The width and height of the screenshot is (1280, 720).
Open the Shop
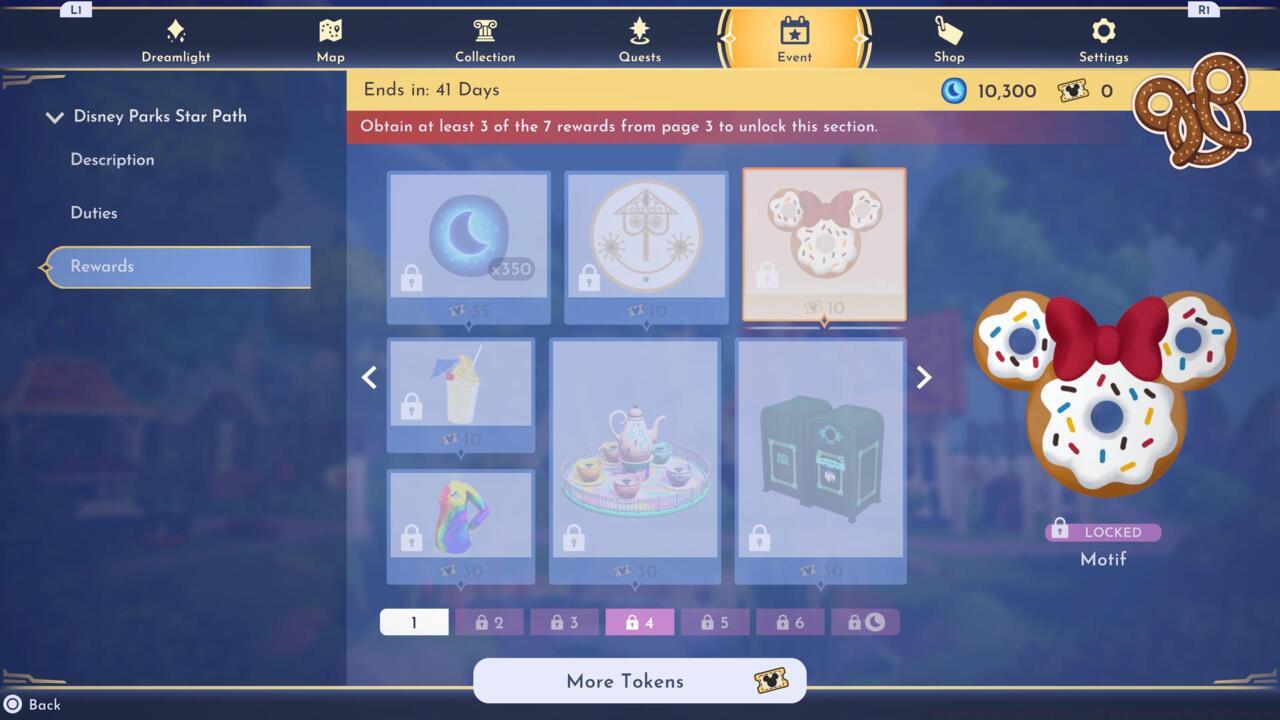coord(948,38)
